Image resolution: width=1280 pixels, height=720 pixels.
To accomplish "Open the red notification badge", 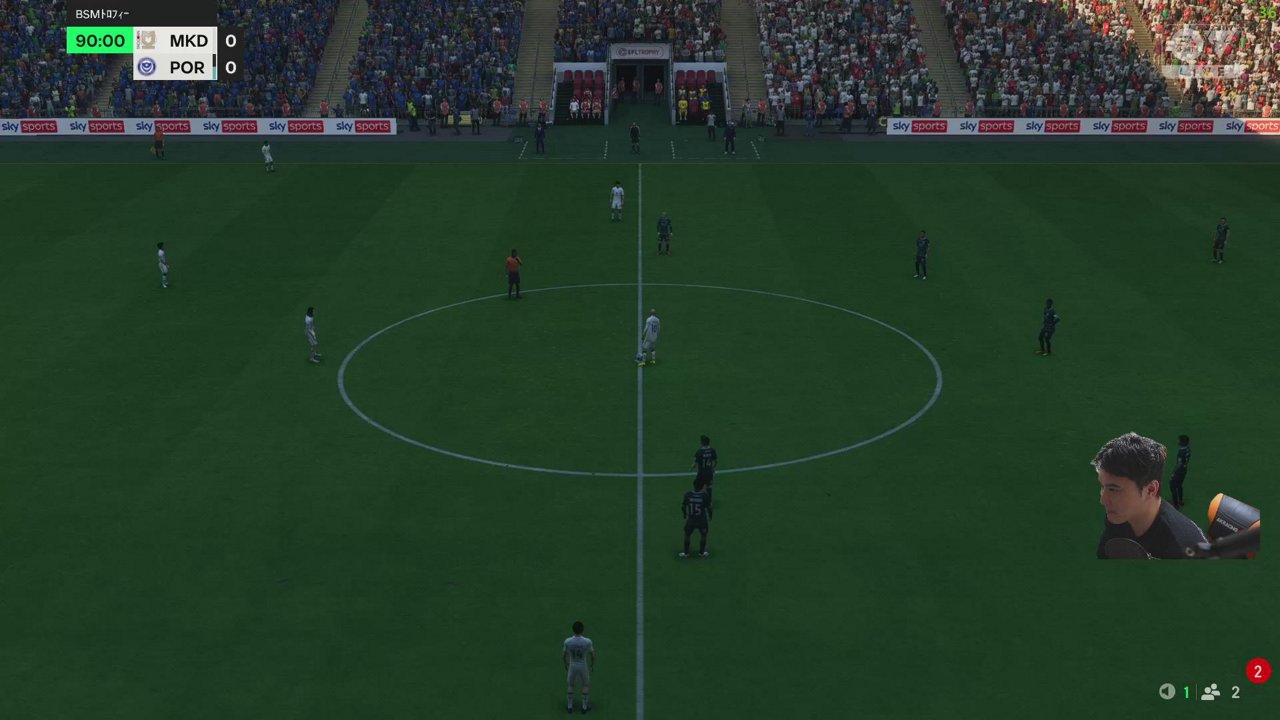I will pyautogui.click(x=1257, y=671).
